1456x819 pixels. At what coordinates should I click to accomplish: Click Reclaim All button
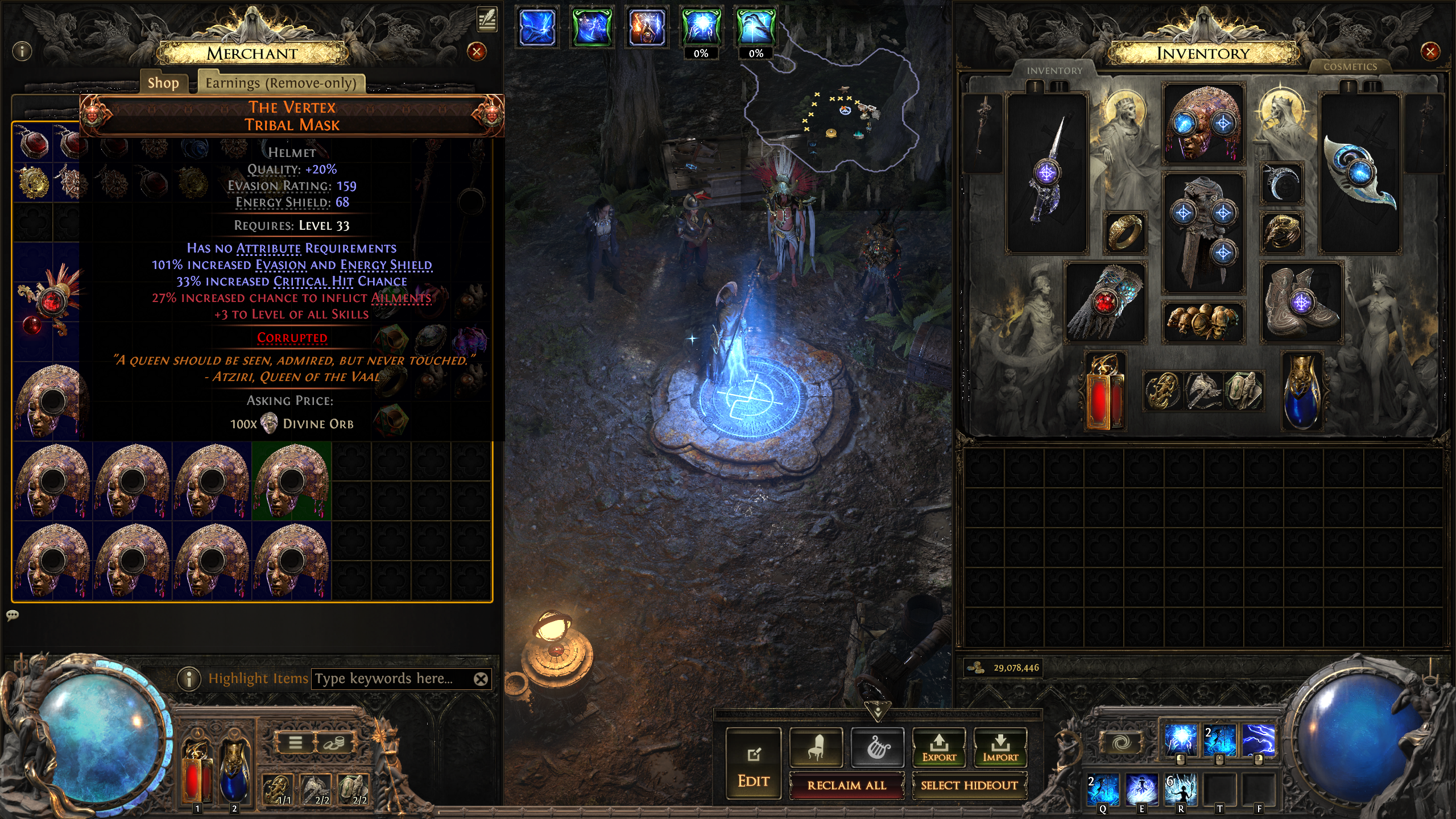(846, 785)
